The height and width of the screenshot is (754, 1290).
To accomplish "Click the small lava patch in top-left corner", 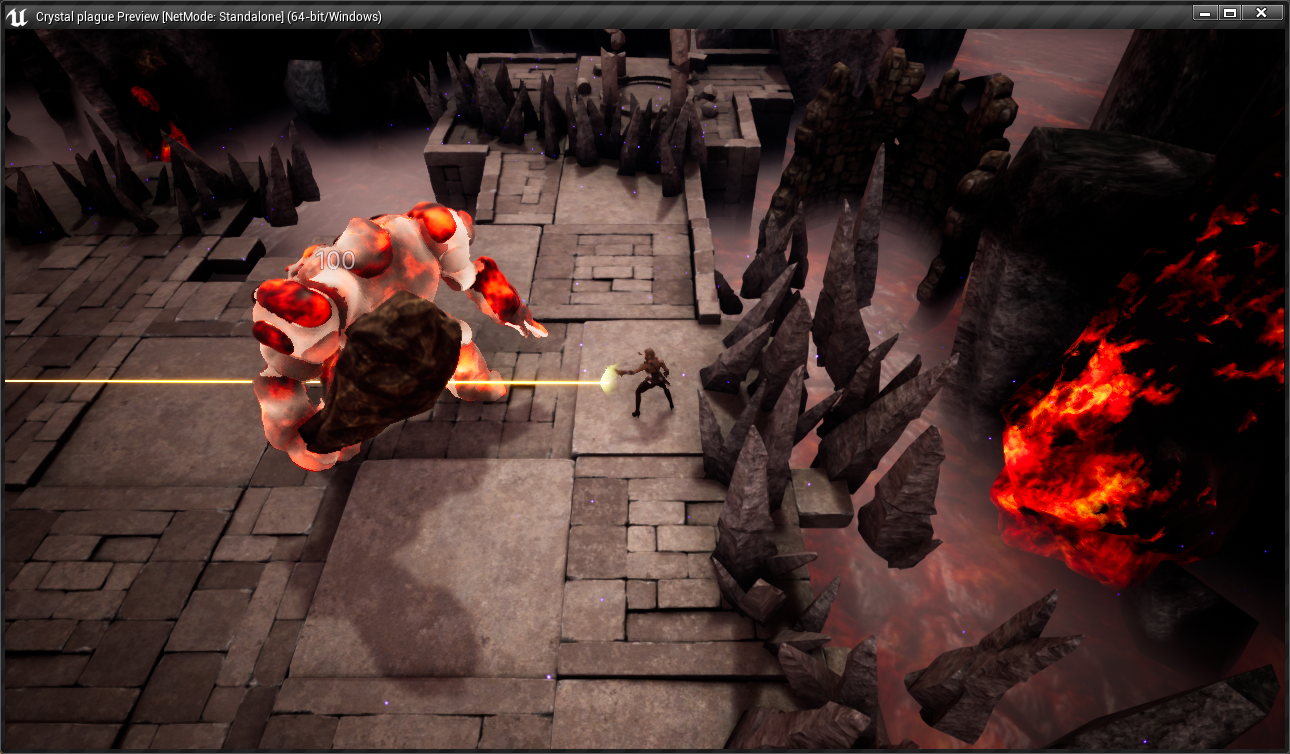I will 145,95.
